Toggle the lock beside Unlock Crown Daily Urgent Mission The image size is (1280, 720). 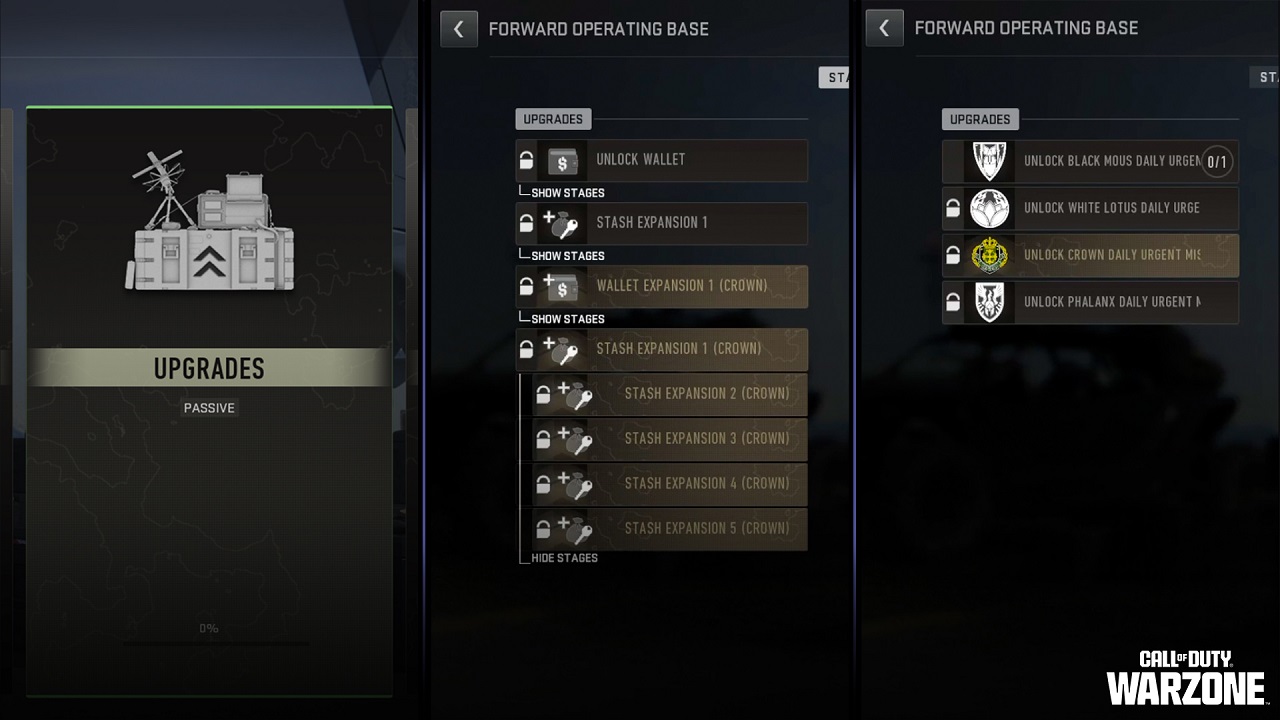pos(952,255)
